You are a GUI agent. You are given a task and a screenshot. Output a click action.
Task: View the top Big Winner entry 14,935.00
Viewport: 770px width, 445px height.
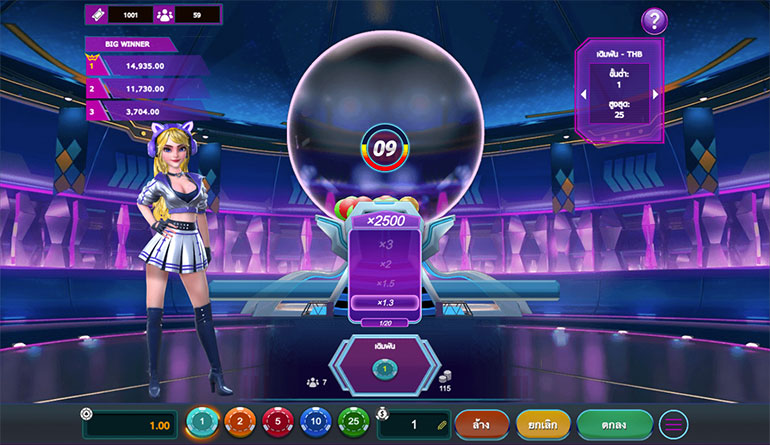tap(145, 65)
